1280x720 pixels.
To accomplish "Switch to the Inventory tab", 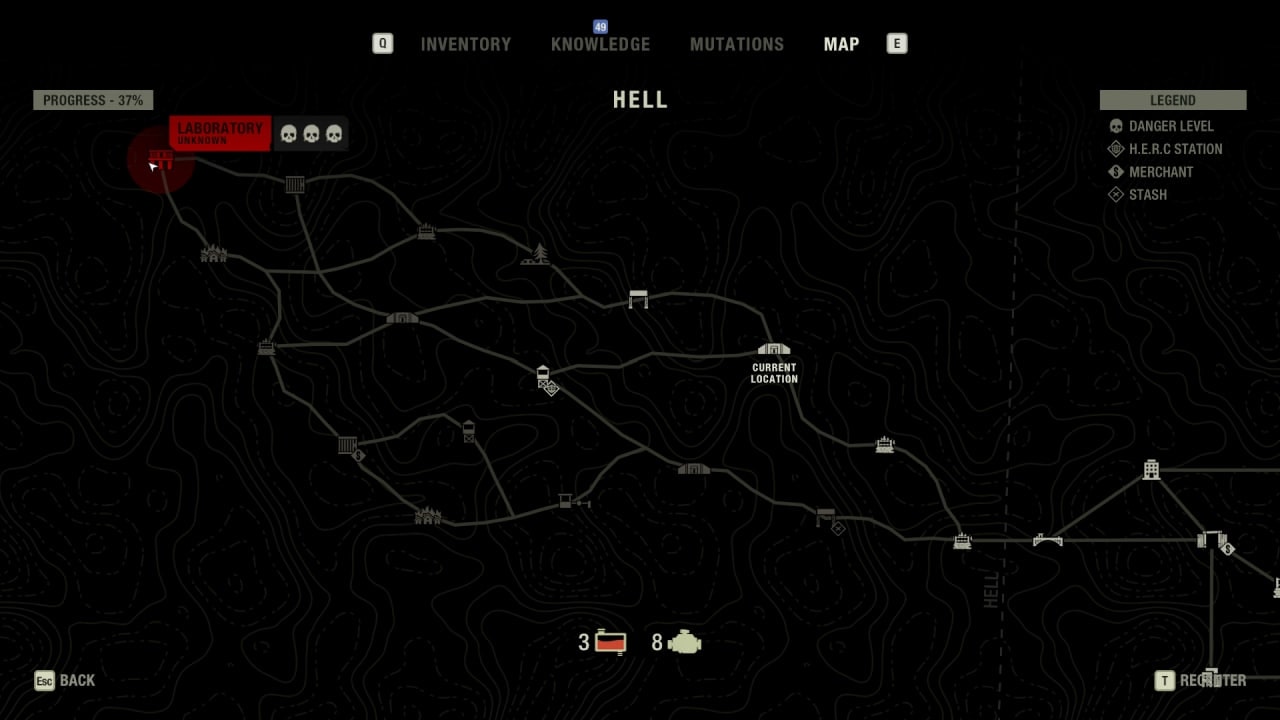I will 465,44.
